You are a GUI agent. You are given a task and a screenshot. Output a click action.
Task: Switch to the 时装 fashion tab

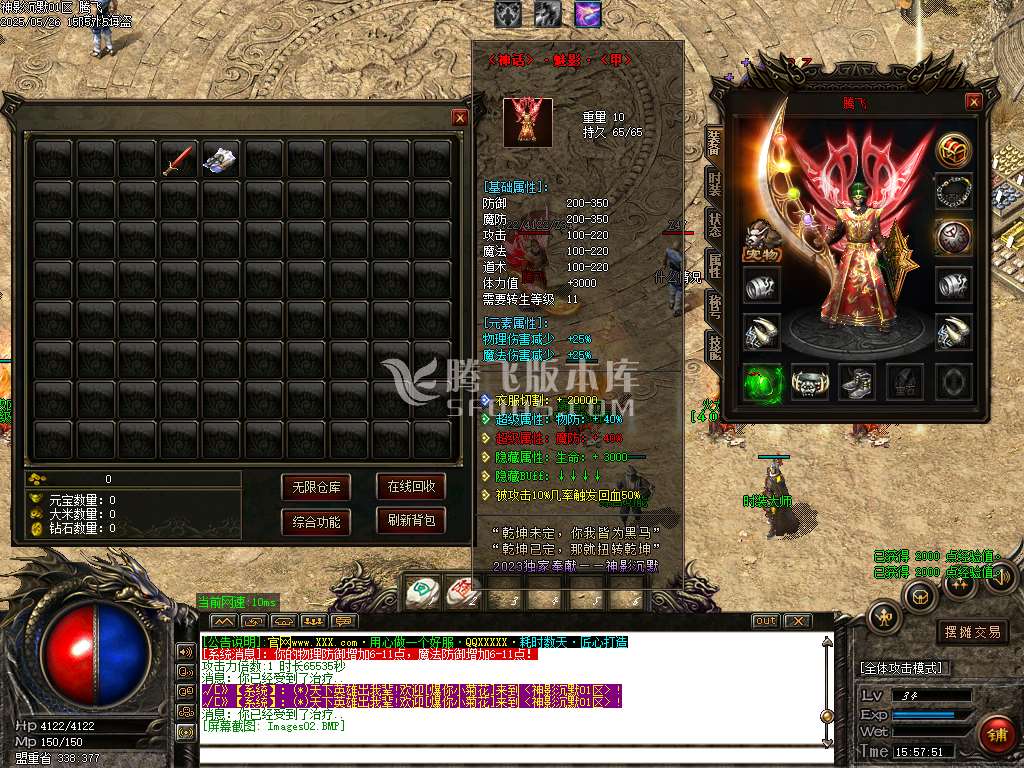click(x=714, y=183)
